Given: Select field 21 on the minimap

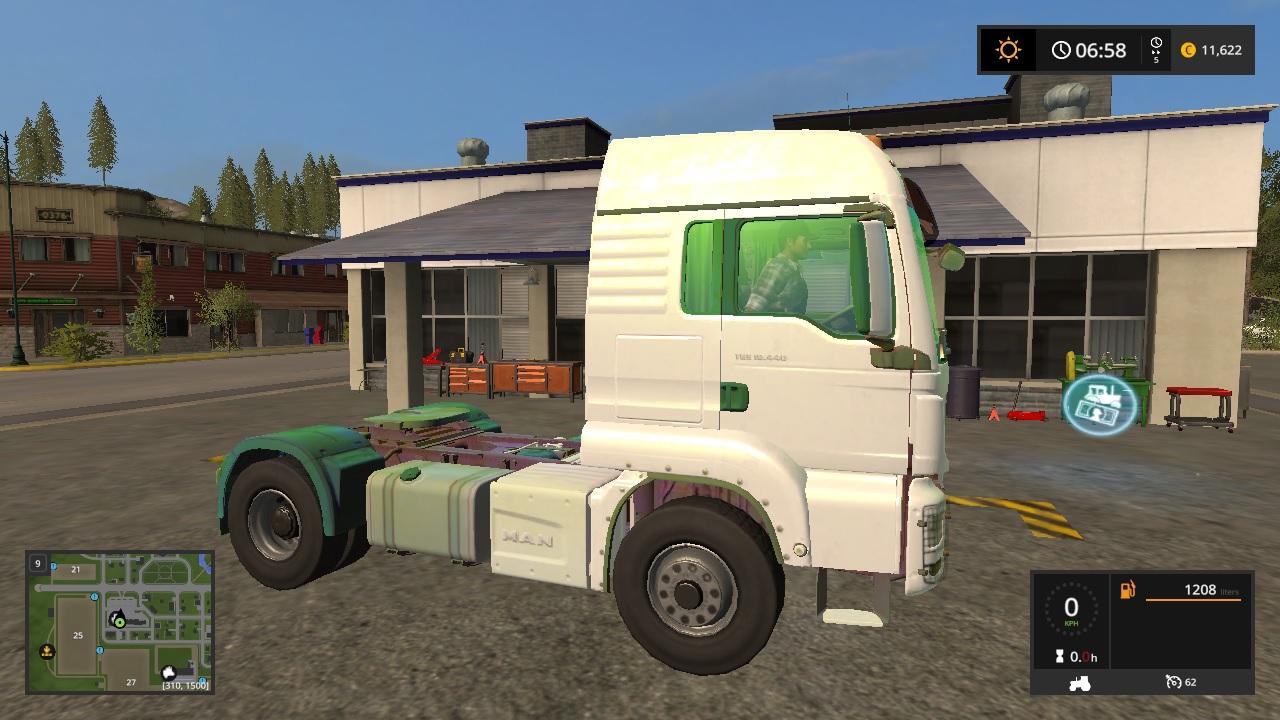Looking at the screenshot, I should pos(76,569).
